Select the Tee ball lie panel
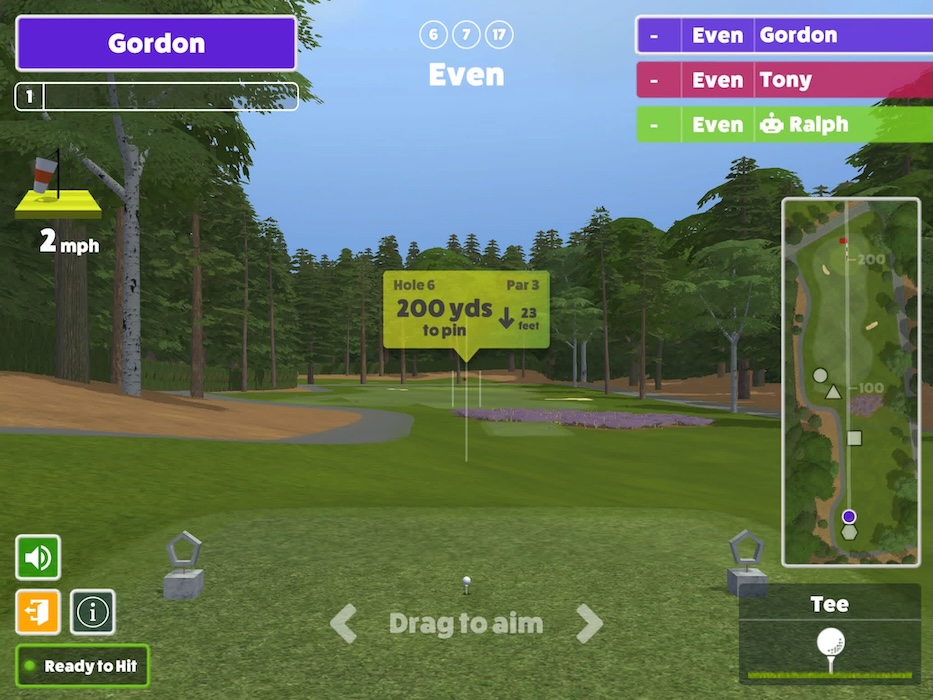933x700 pixels. point(830,634)
